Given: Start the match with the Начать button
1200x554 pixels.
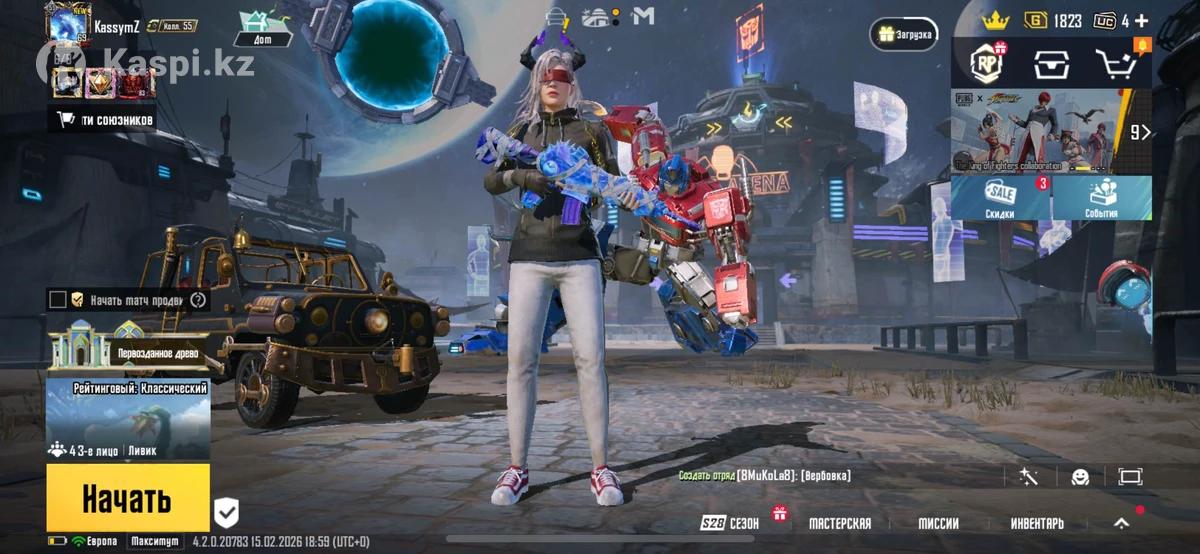Looking at the screenshot, I should [x=127, y=497].
